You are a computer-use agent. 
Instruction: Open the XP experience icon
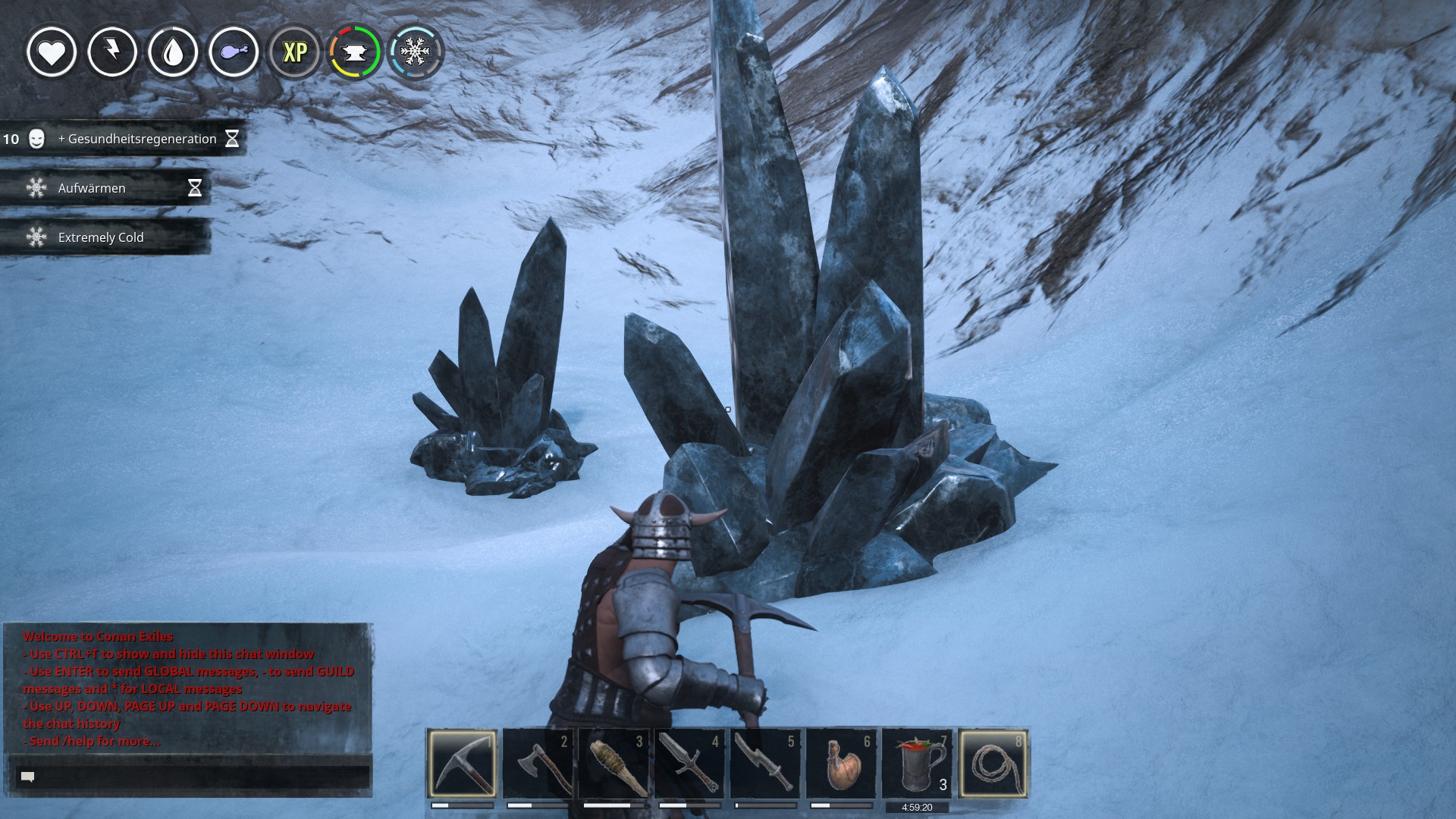point(294,52)
